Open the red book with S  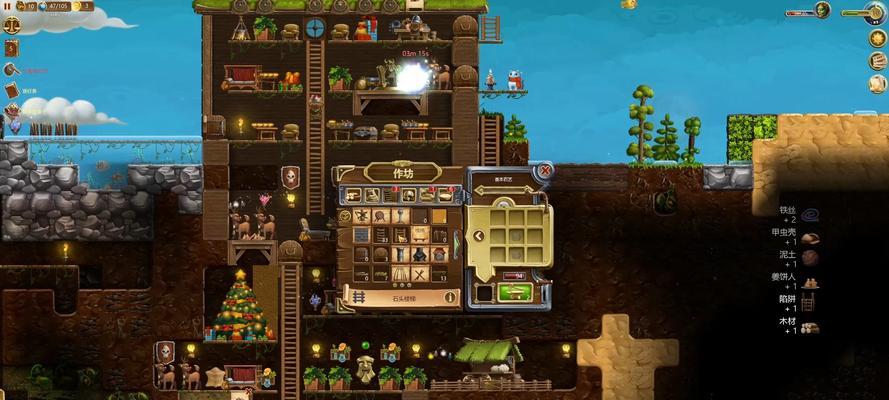(12, 48)
